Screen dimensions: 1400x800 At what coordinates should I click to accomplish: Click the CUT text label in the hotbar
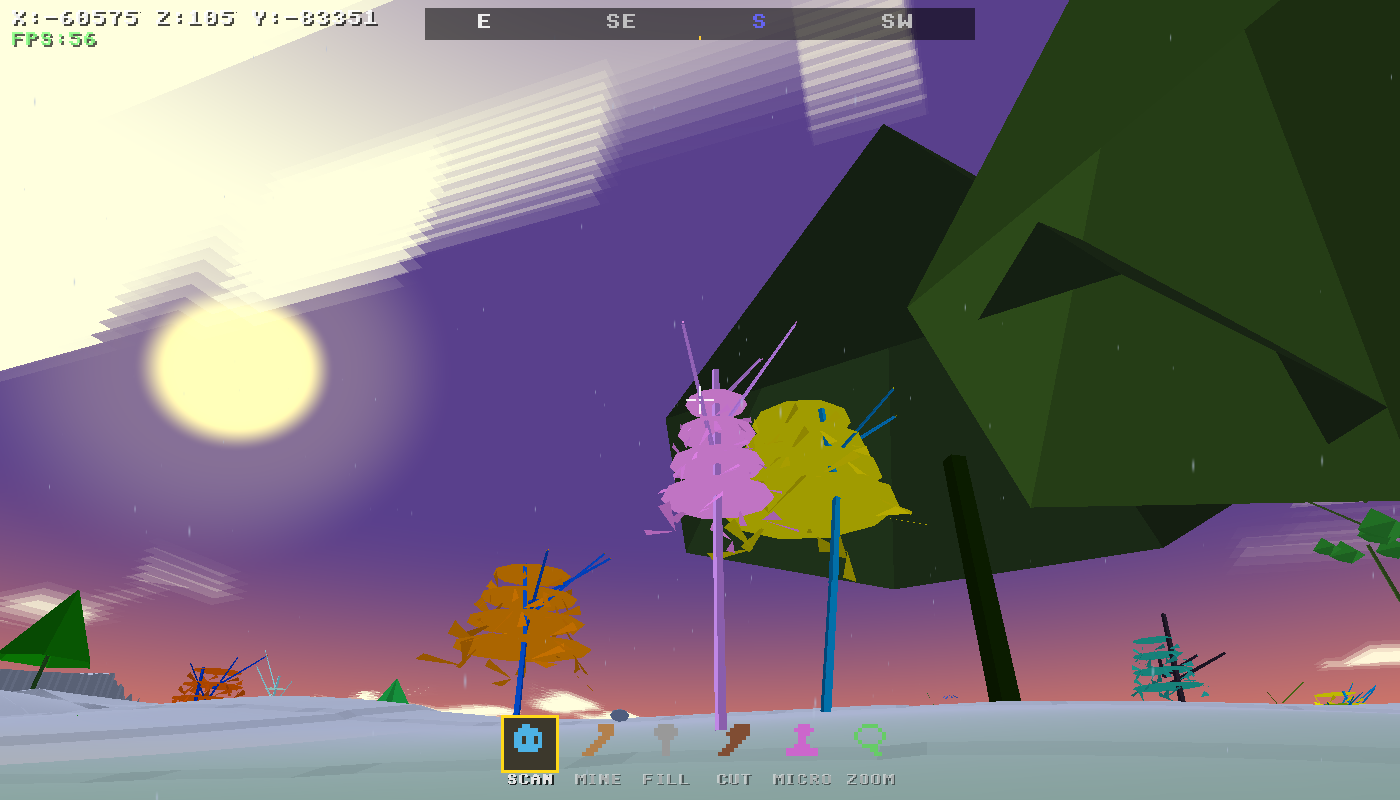[736, 779]
